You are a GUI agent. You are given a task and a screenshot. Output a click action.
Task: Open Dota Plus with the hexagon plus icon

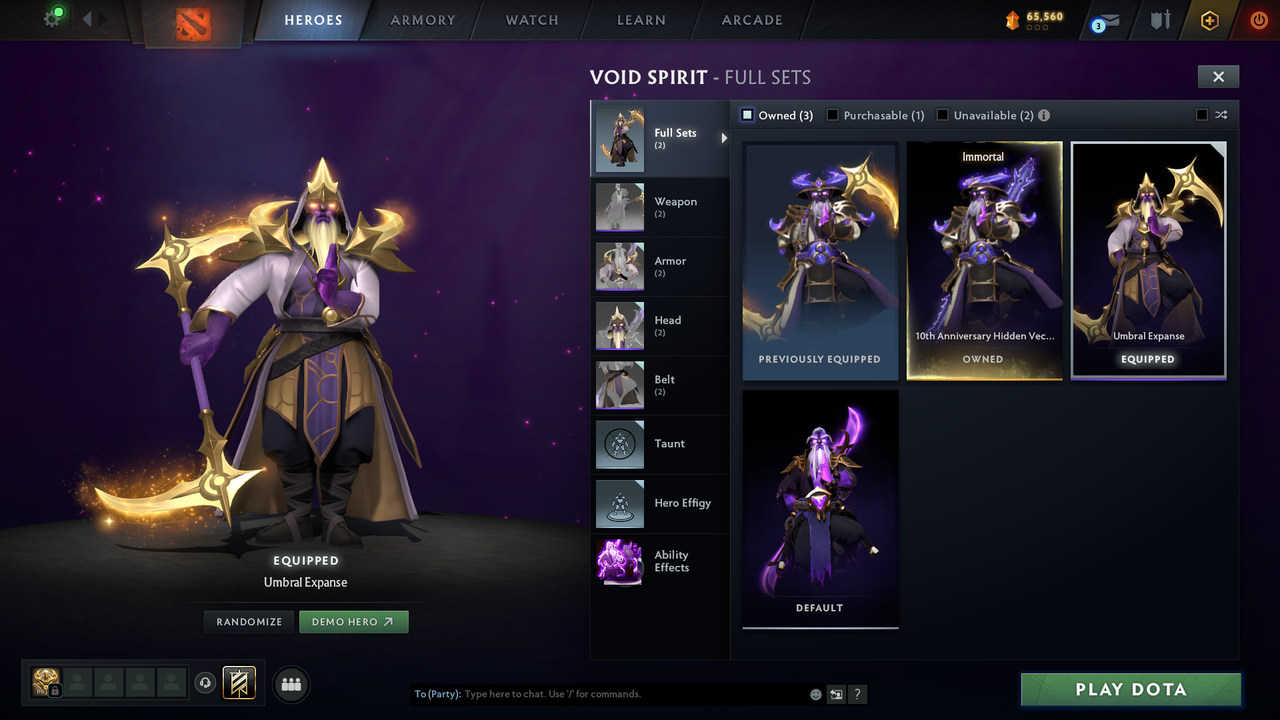tap(1208, 20)
